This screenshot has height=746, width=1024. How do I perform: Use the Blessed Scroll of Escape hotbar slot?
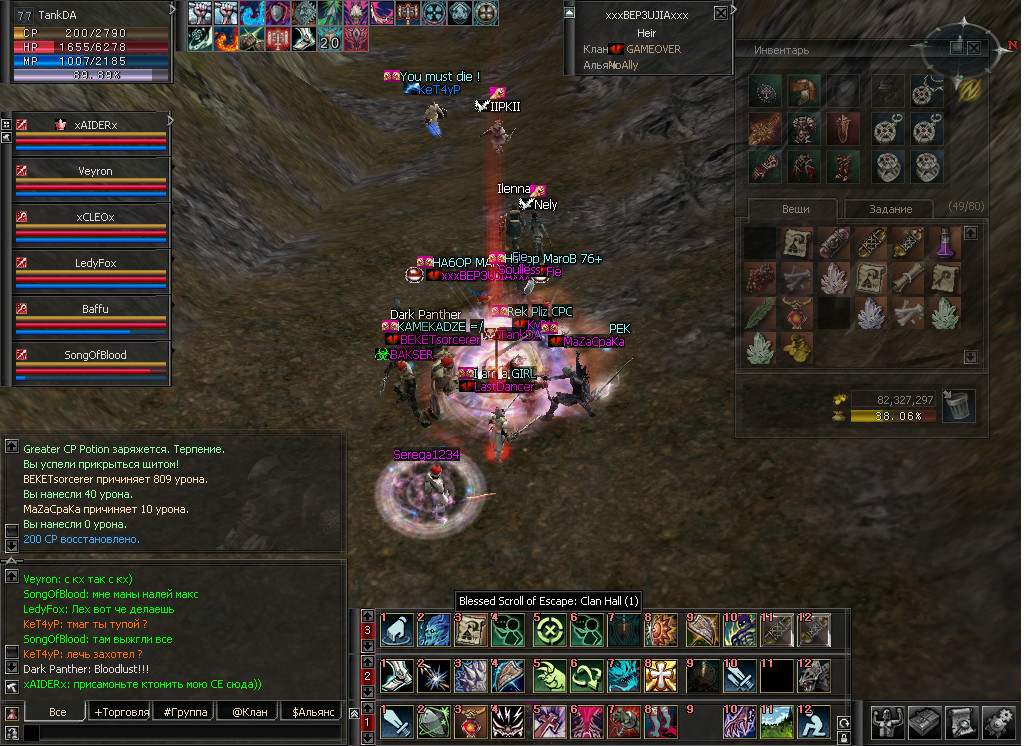468,630
